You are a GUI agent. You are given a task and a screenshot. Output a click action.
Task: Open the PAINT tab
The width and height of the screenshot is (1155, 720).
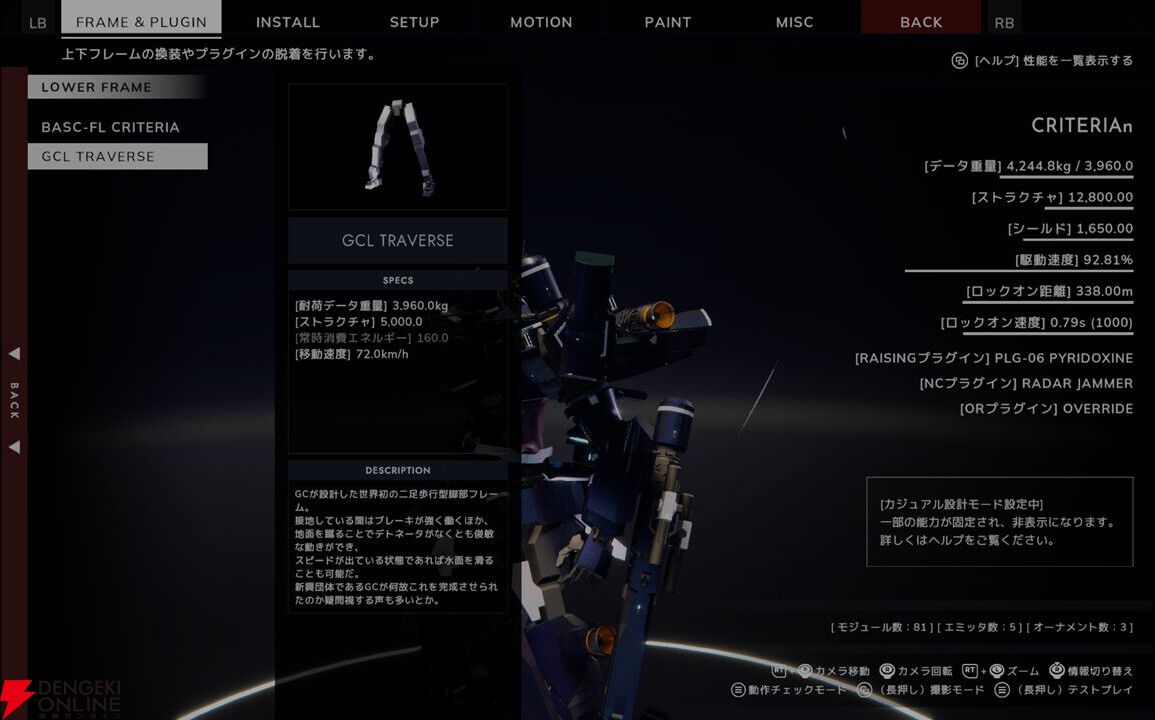click(x=668, y=21)
